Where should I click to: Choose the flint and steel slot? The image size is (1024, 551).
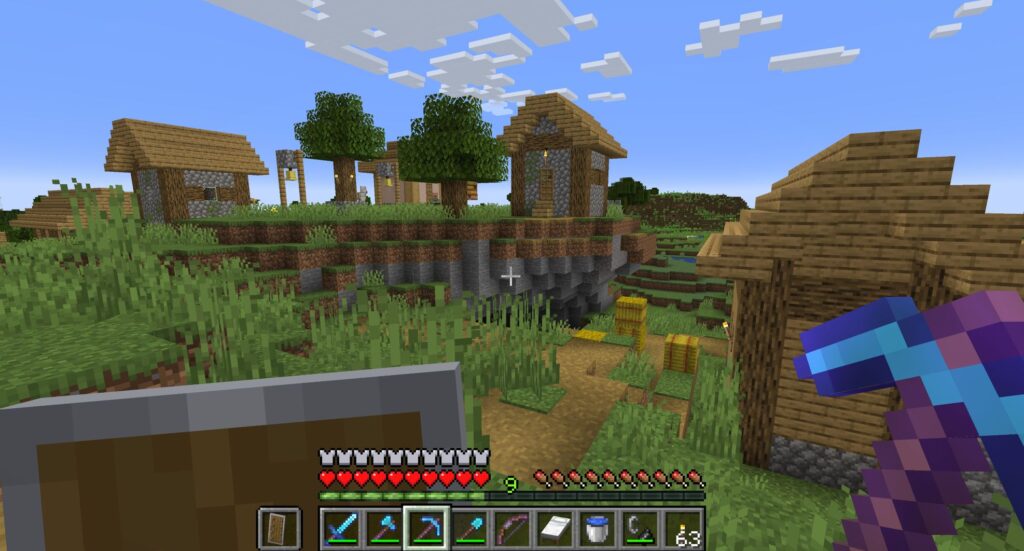tap(641, 527)
